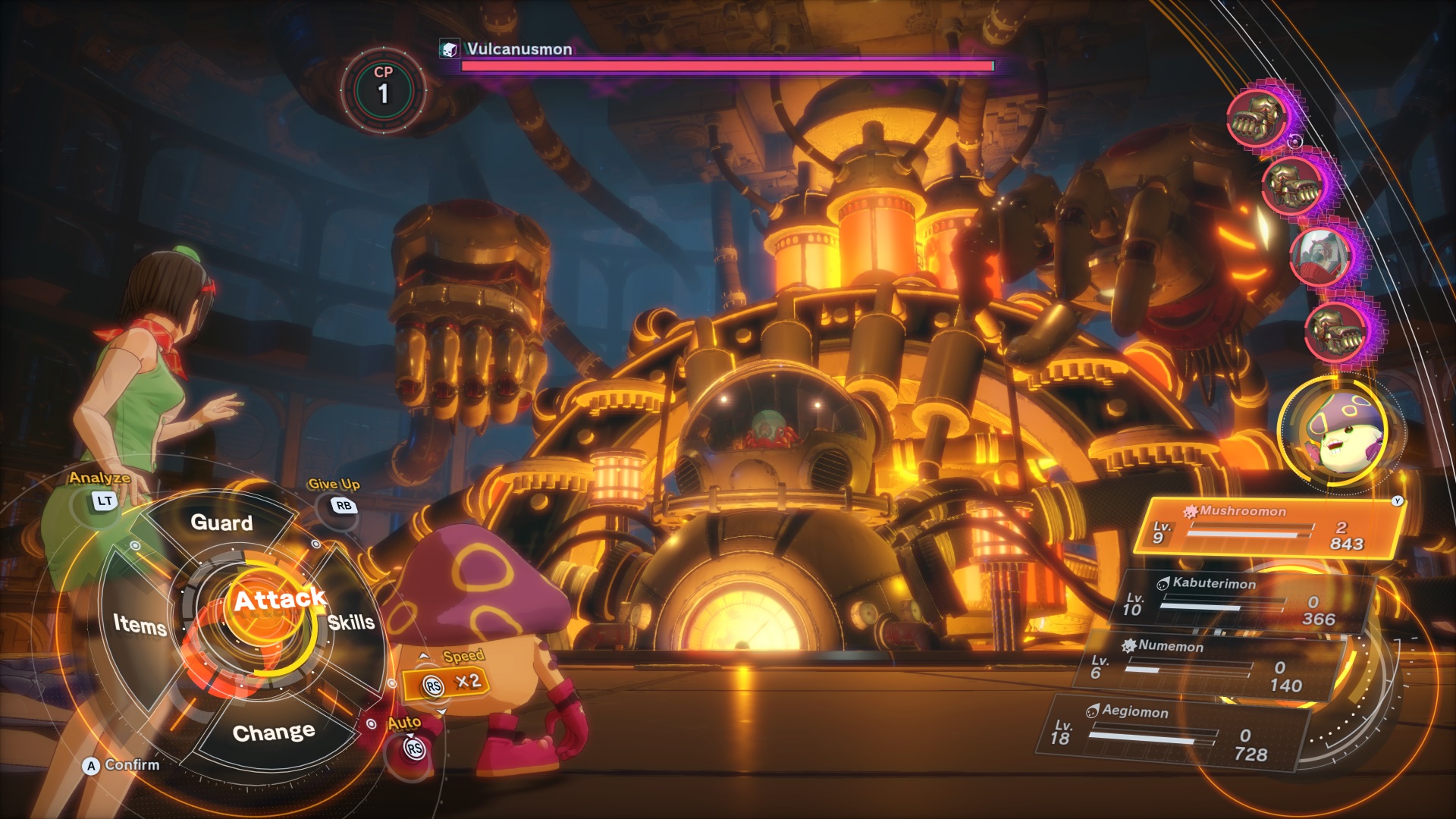The width and height of the screenshot is (1456, 819).
Task: Enable Auto battle mode
Action: pyautogui.click(x=414, y=748)
